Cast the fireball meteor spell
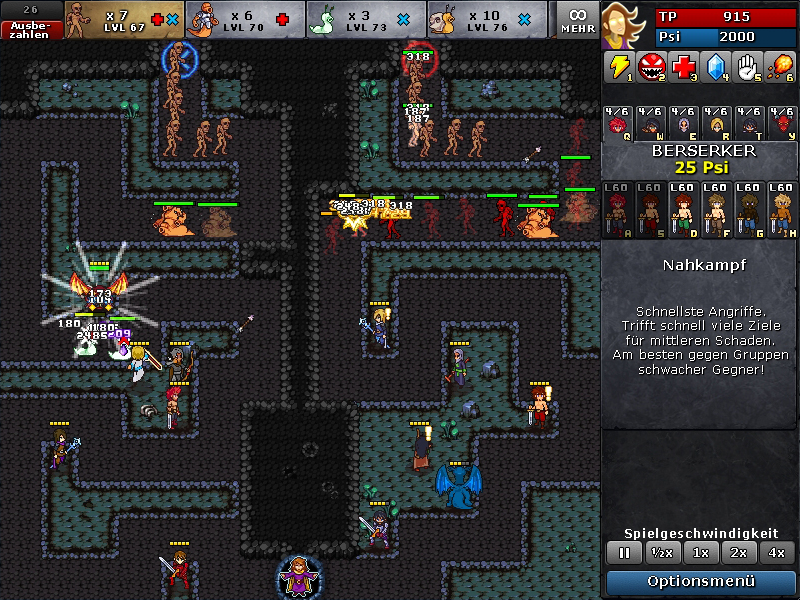 (780, 67)
